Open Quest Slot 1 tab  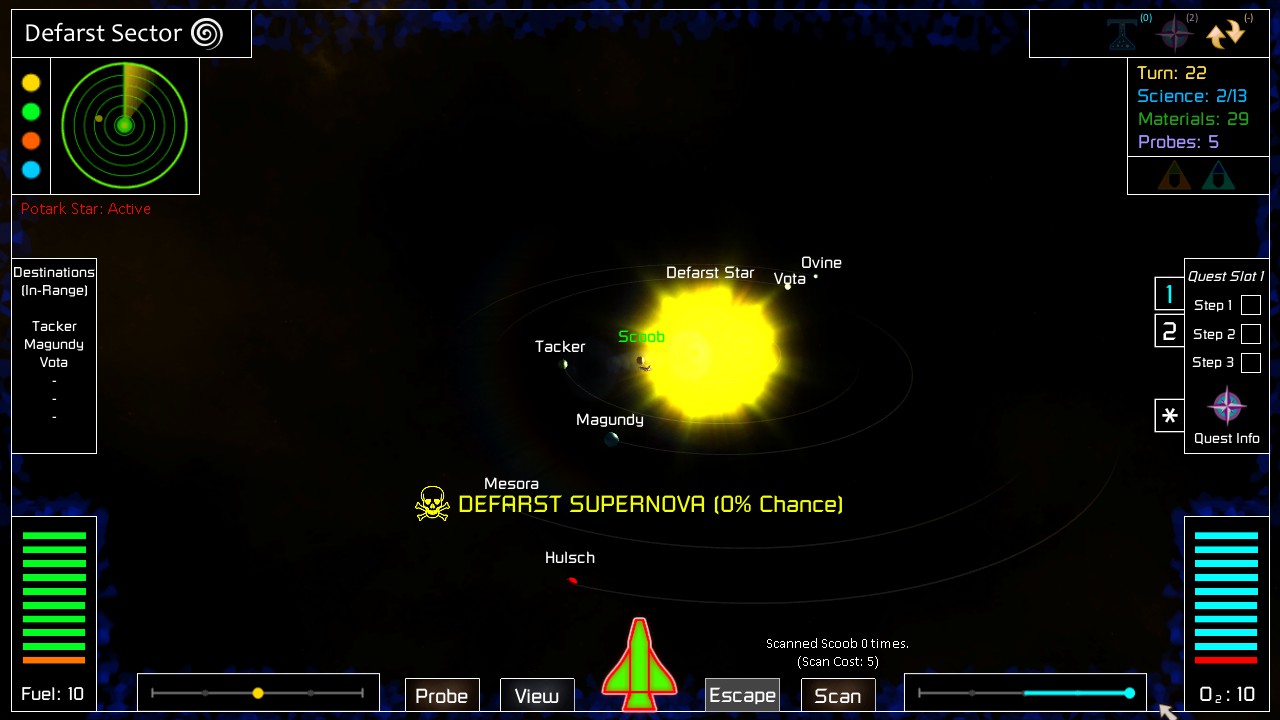[x=1169, y=294]
